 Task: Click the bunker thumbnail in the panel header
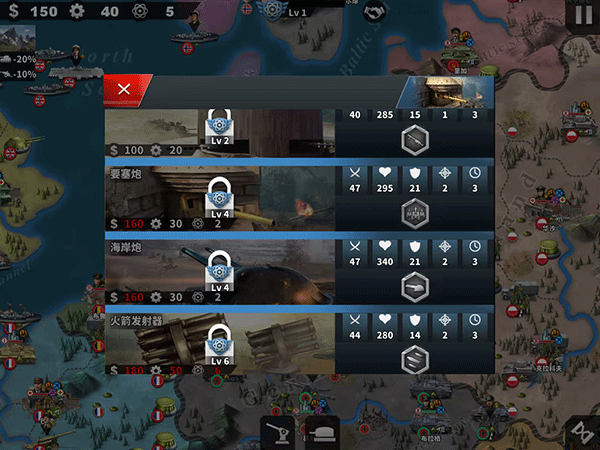pos(445,91)
